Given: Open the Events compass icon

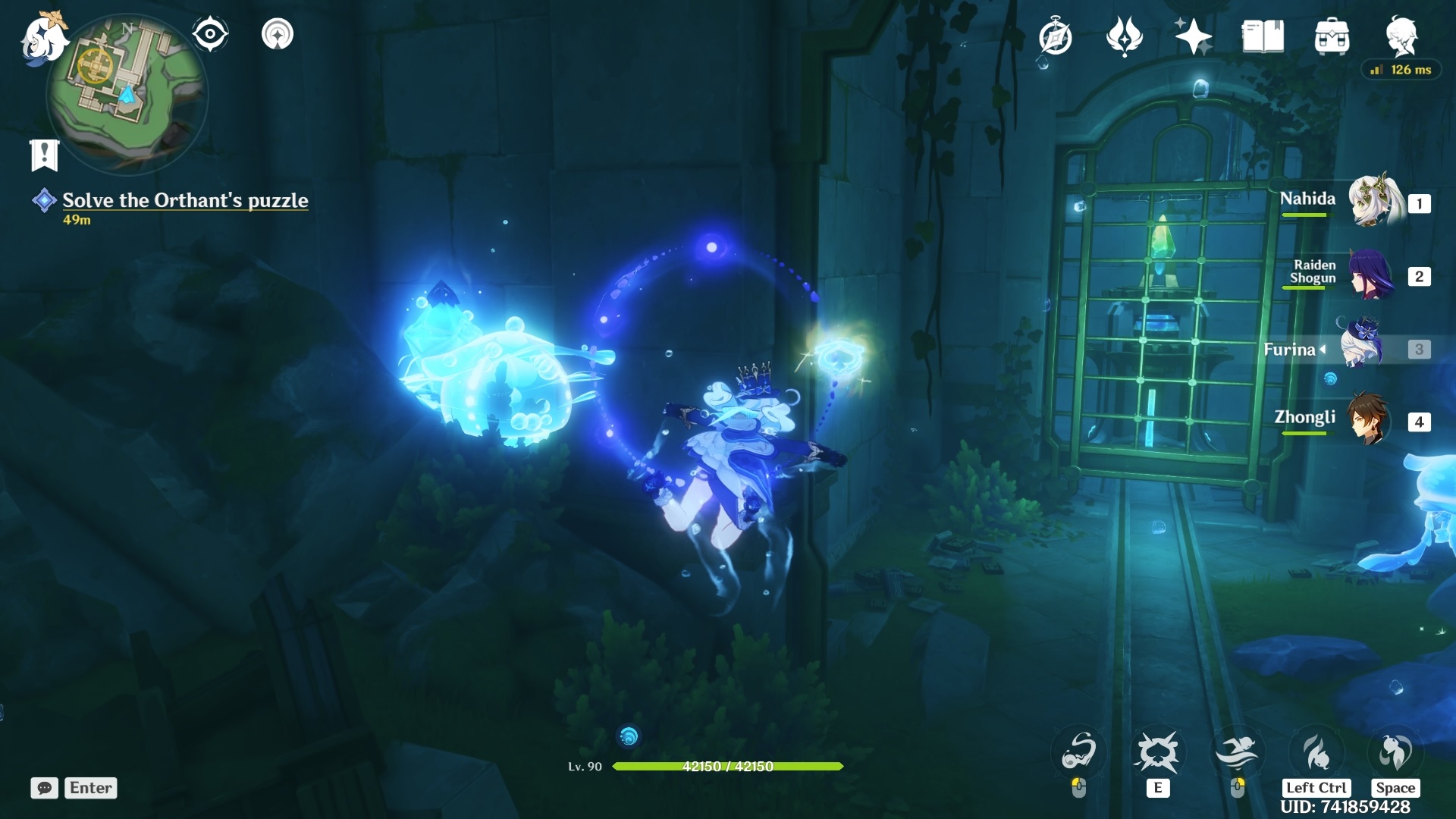Looking at the screenshot, I should tap(1056, 37).
